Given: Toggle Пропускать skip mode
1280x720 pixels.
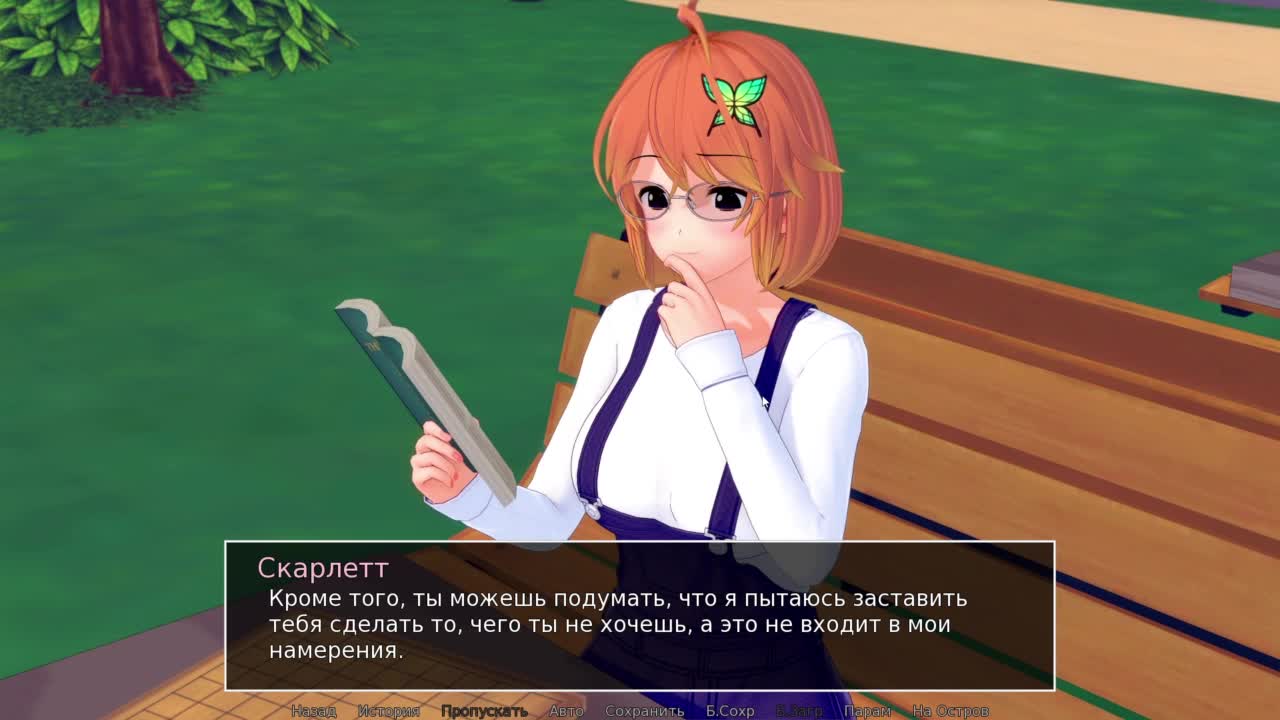Looking at the screenshot, I should [x=484, y=711].
